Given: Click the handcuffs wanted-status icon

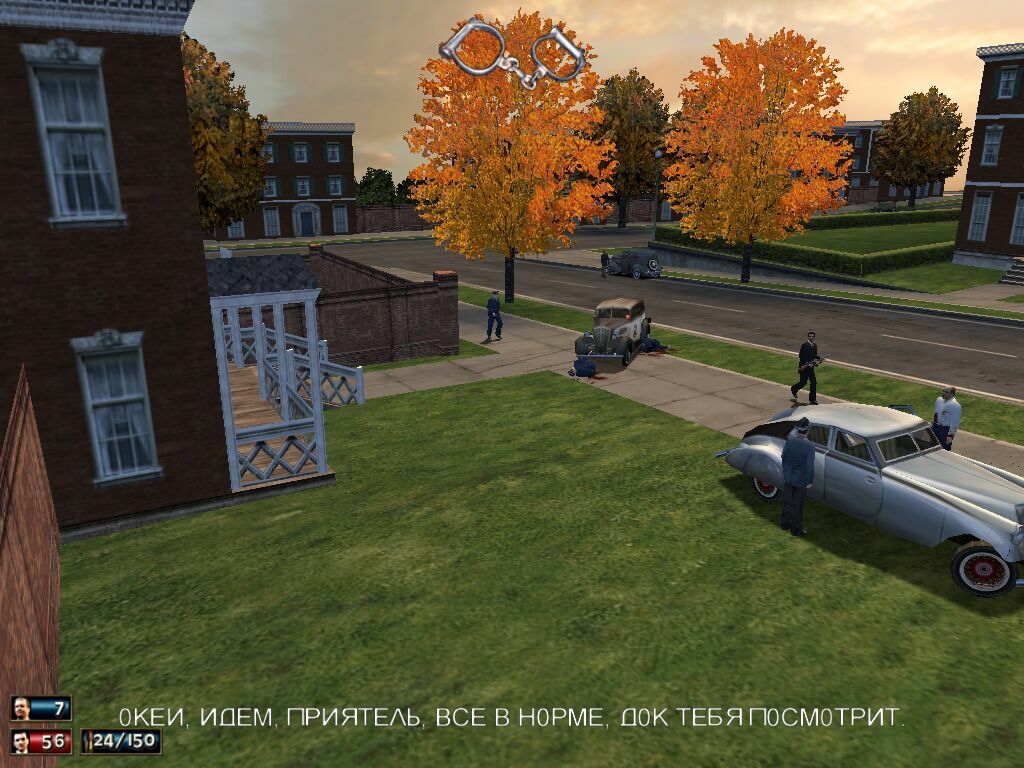Looking at the screenshot, I should [x=512, y=52].
